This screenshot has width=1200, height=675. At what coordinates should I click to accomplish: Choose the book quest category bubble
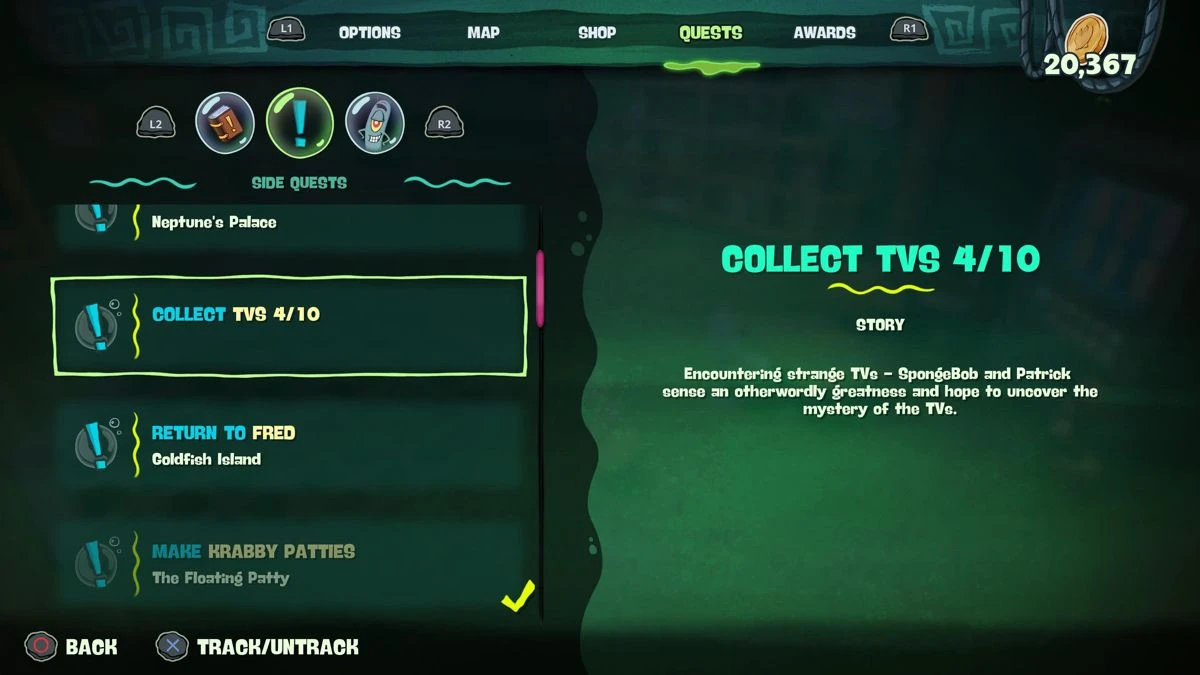[224, 123]
